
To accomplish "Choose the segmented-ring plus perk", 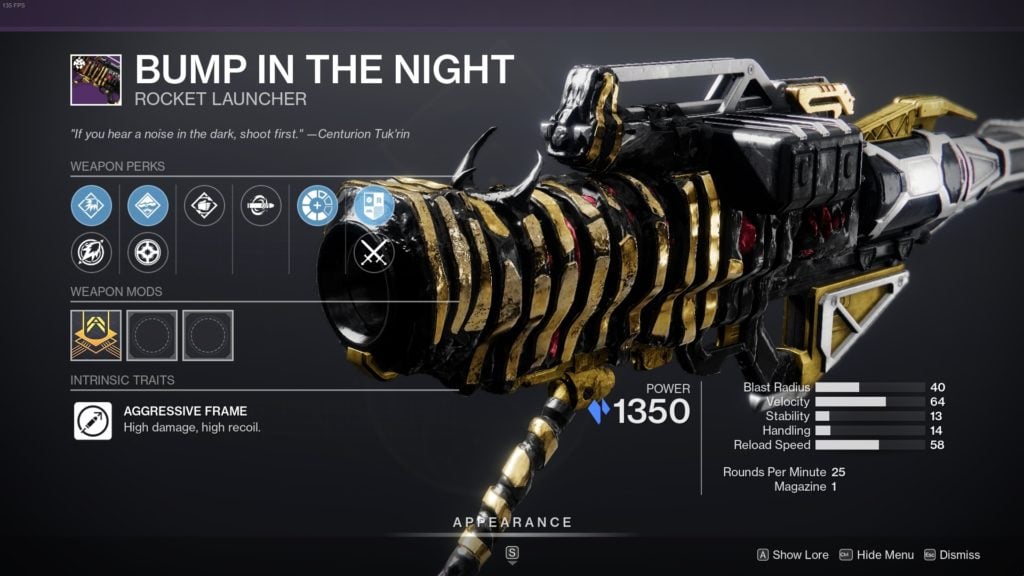I will [x=317, y=205].
